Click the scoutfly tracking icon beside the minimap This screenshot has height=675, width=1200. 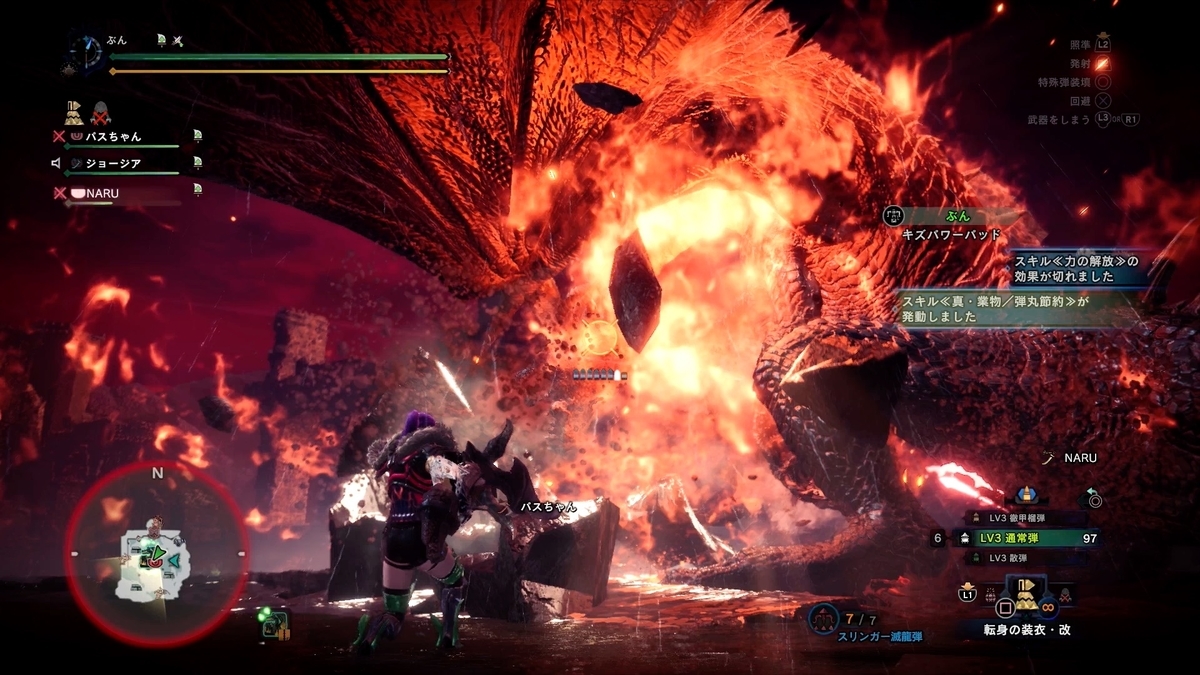pyautogui.click(x=274, y=624)
